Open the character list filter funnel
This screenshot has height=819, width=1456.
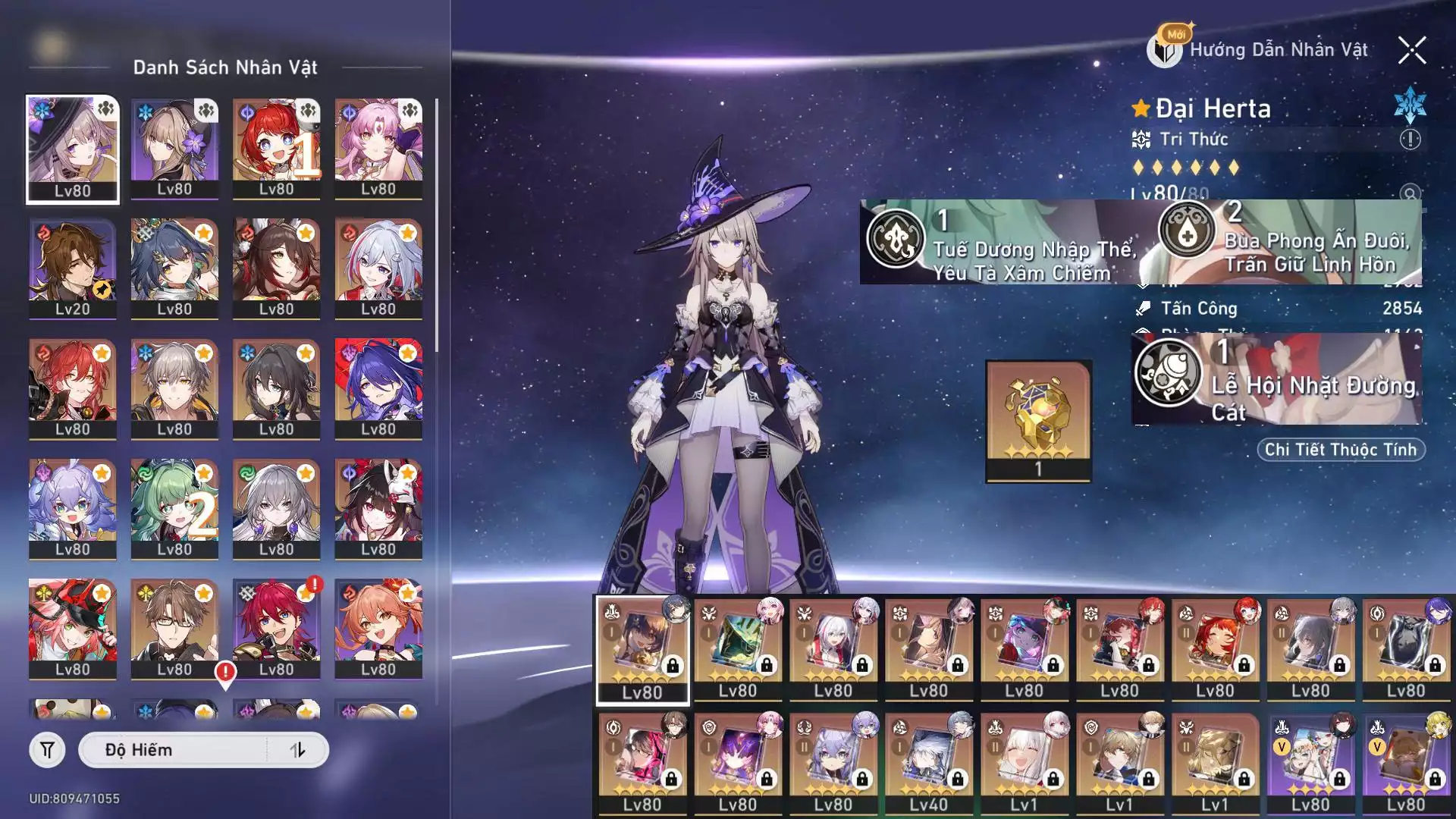coord(47,750)
